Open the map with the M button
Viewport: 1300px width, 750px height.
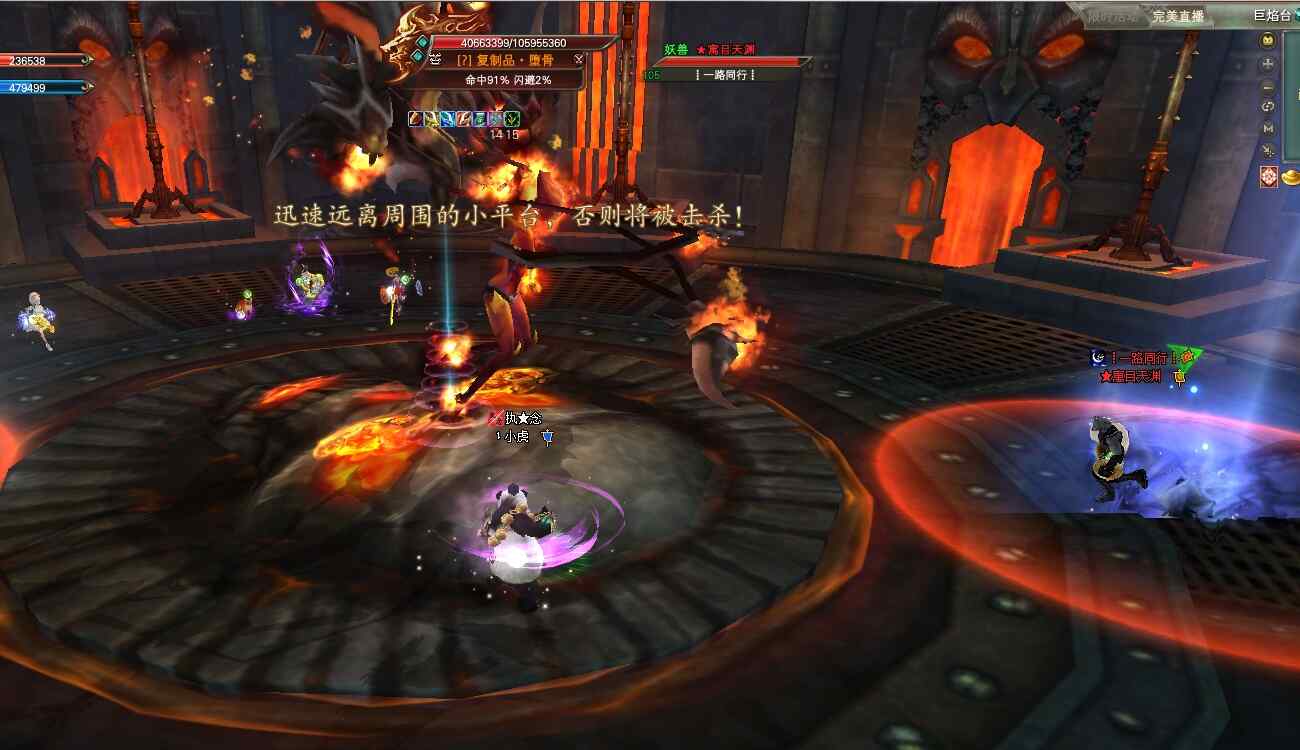click(1268, 128)
